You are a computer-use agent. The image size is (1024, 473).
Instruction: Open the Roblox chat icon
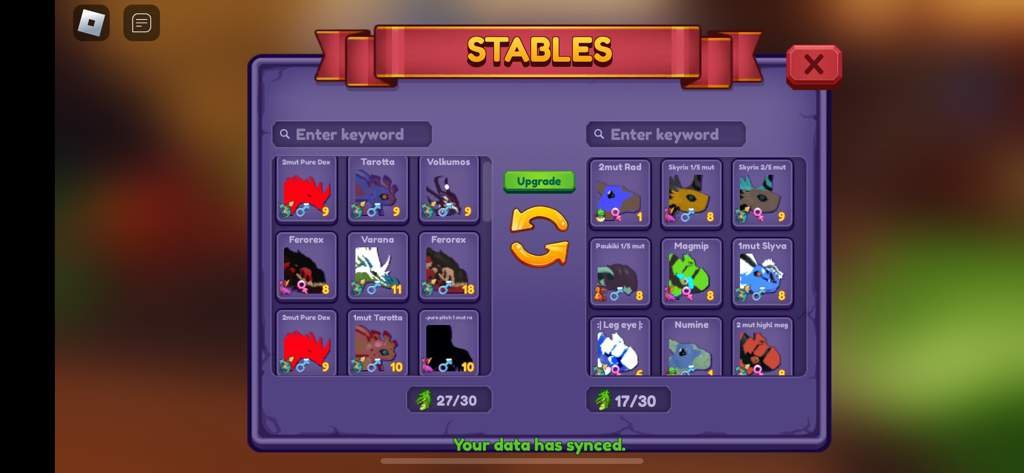[x=141, y=22]
